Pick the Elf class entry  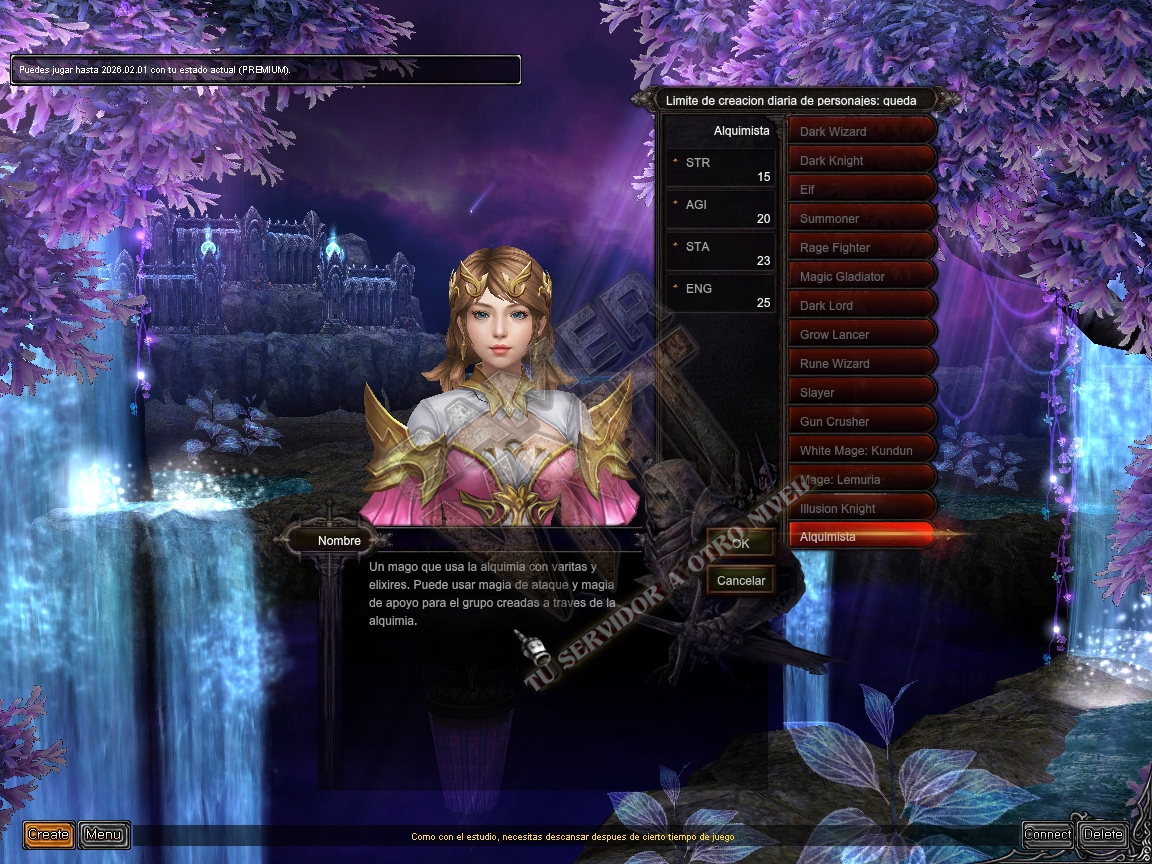point(862,189)
